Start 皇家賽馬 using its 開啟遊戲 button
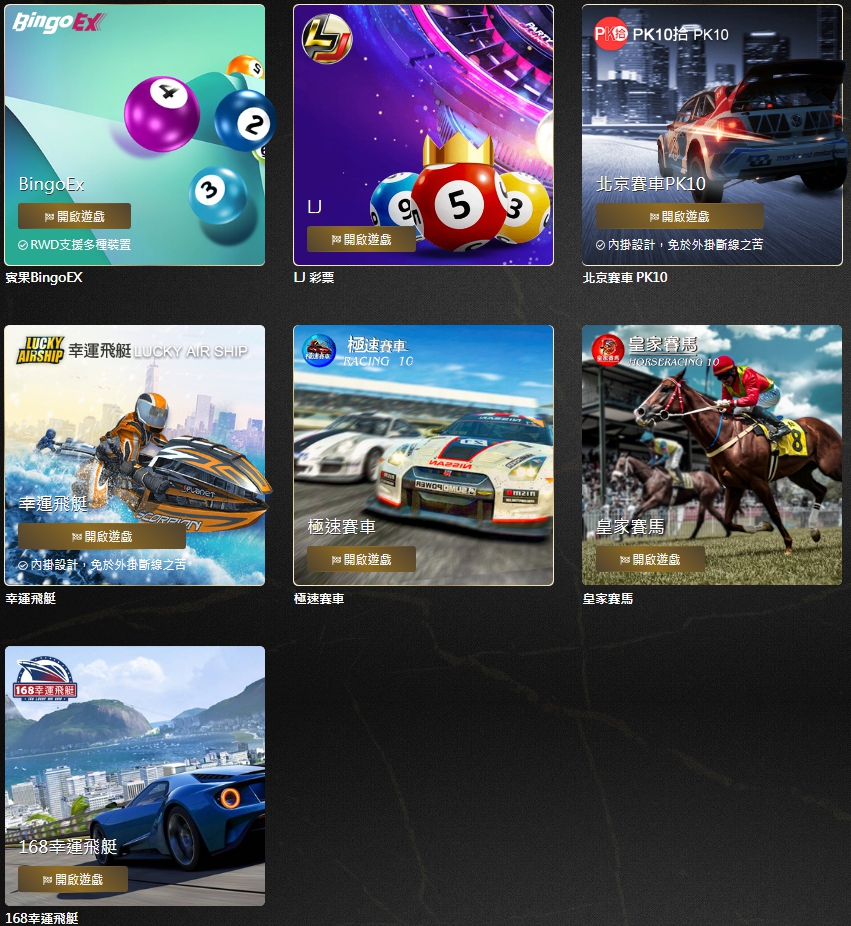 pos(650,559)
